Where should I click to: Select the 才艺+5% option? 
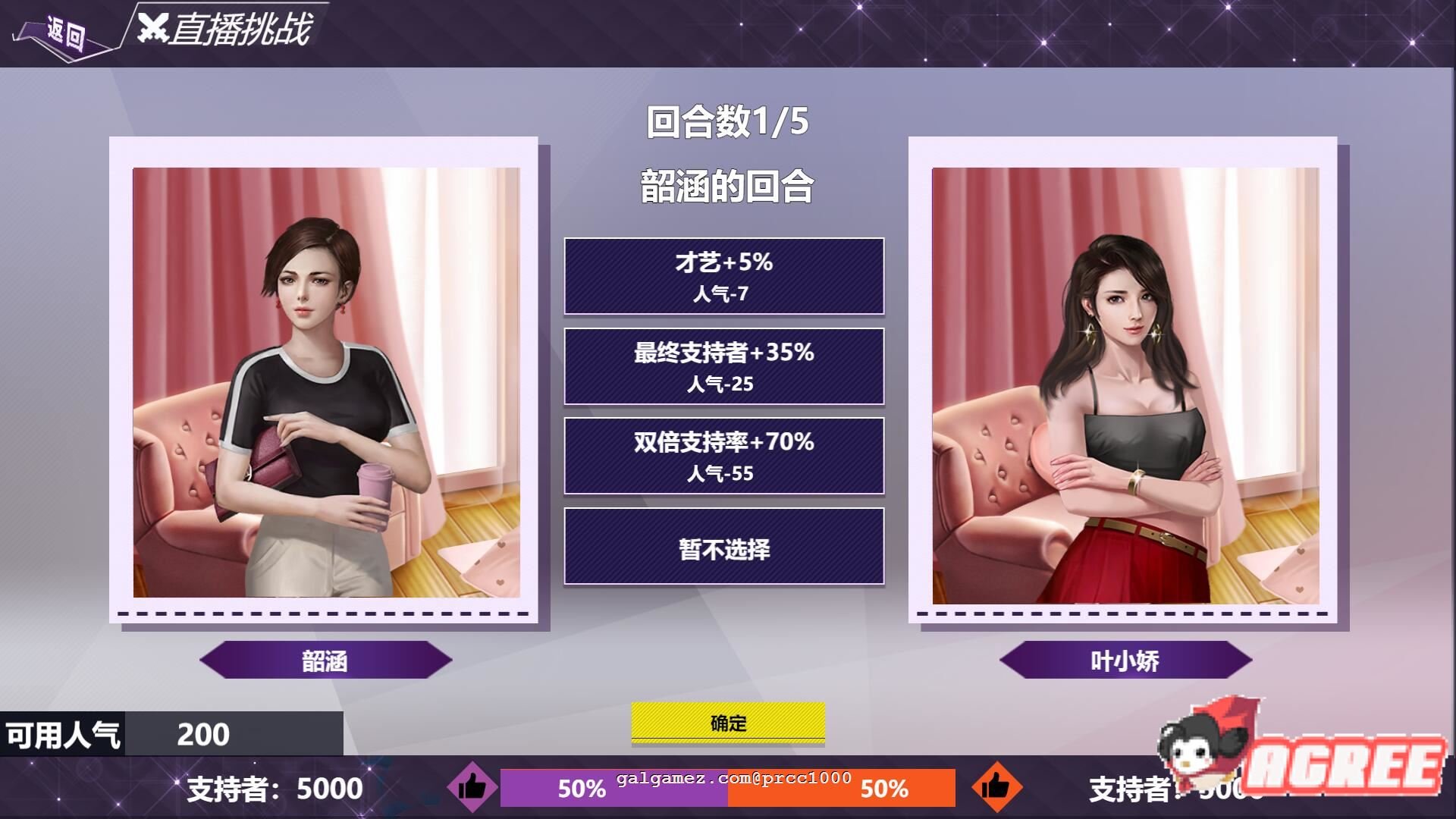723,276
